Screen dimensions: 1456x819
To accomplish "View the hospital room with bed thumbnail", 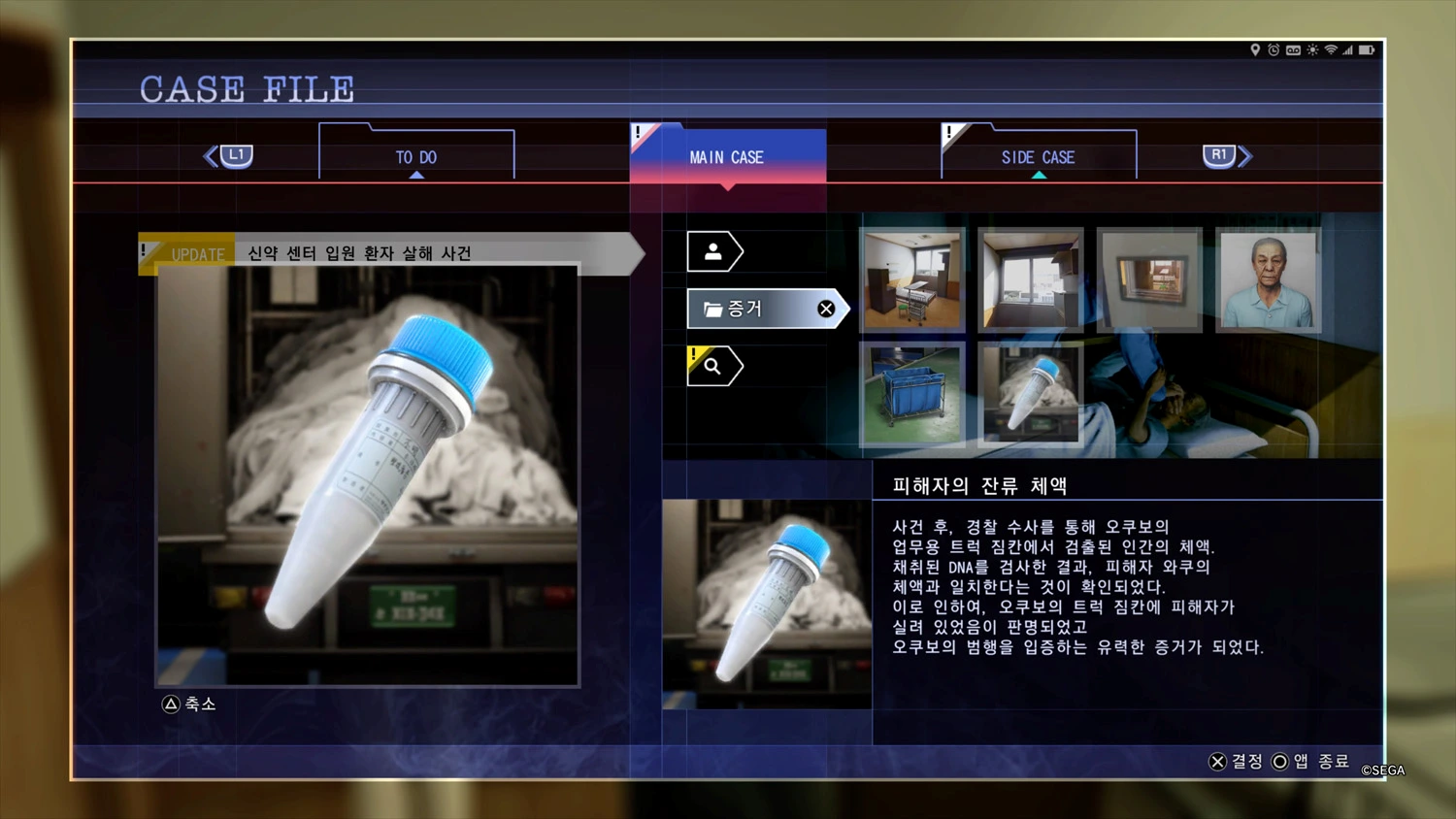I will click(x=912, y=279).
